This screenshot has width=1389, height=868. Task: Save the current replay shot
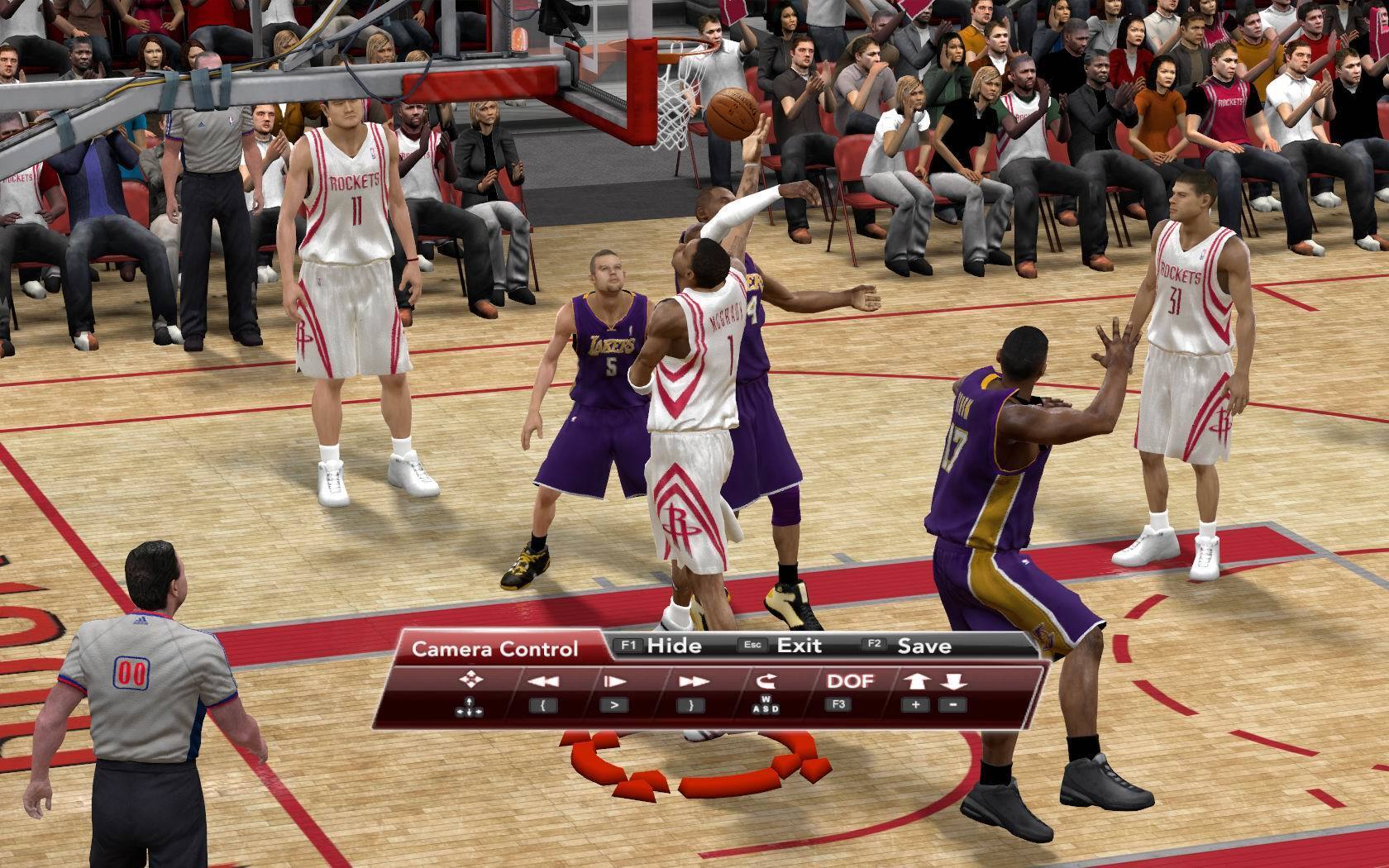[924, 646]
